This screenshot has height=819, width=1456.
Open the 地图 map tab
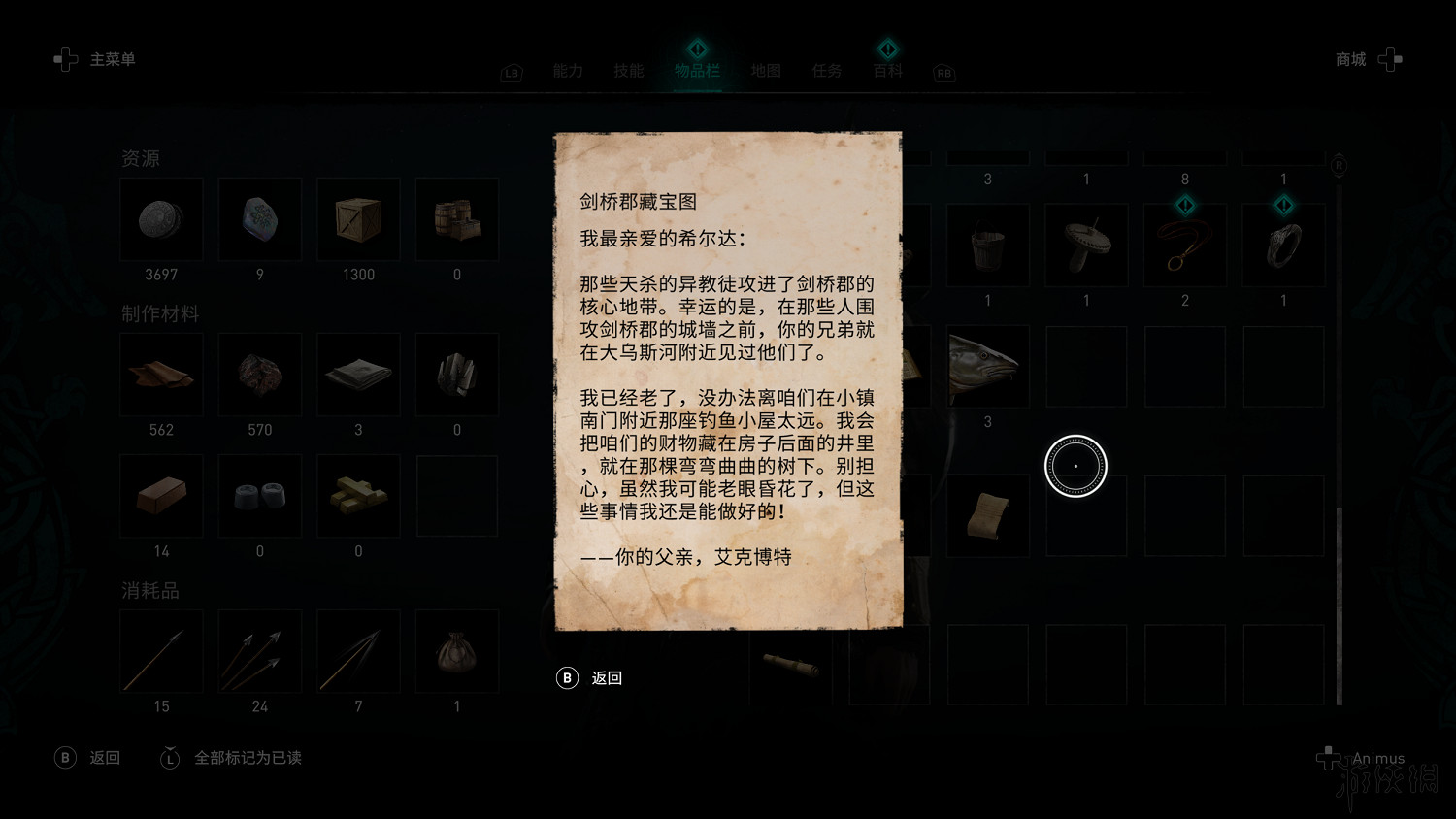tap(765, 70)
